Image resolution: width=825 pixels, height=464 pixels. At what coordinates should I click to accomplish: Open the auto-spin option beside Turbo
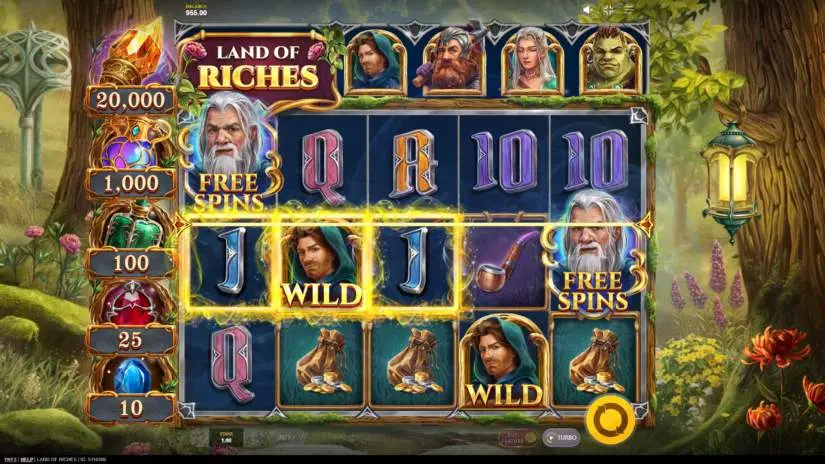click(517, 437)
